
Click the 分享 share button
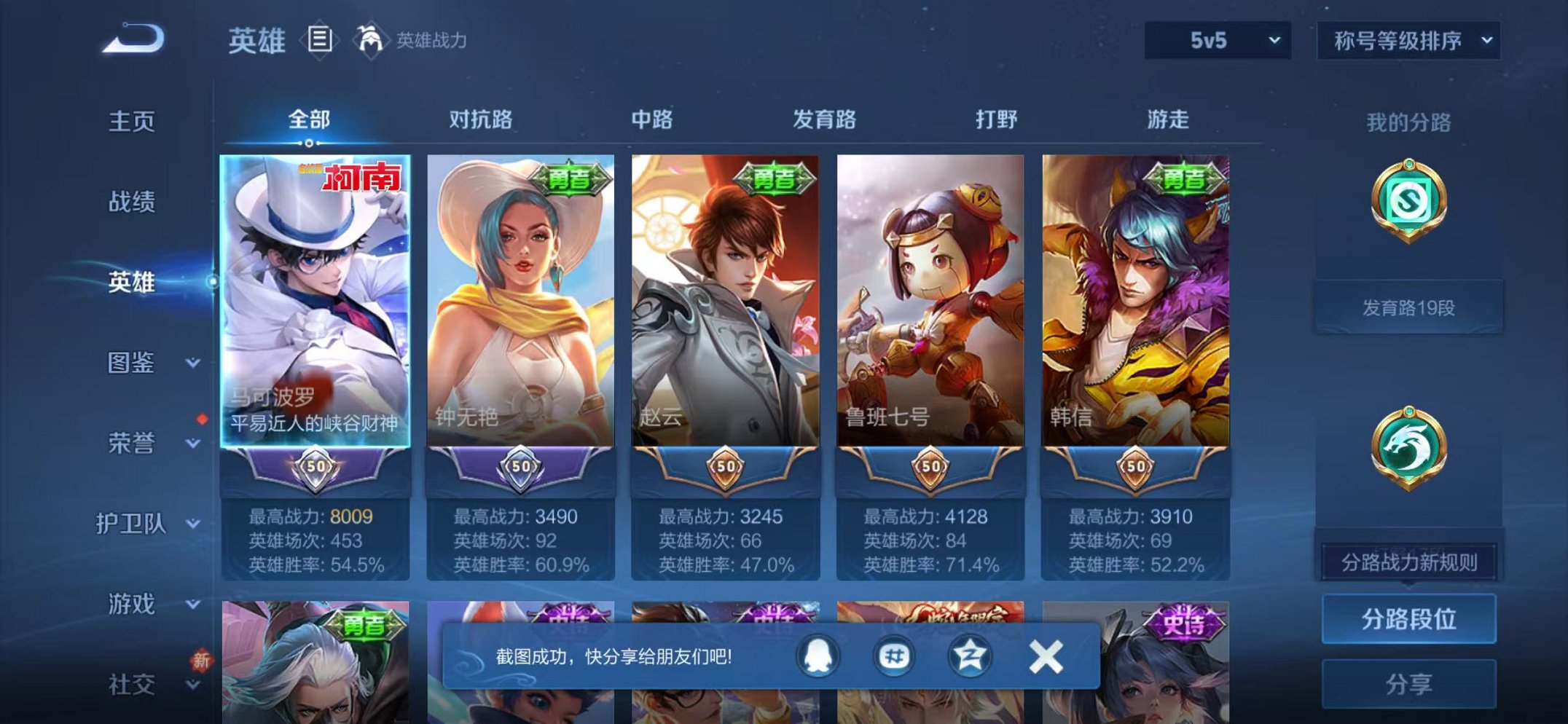(1410, 683)
